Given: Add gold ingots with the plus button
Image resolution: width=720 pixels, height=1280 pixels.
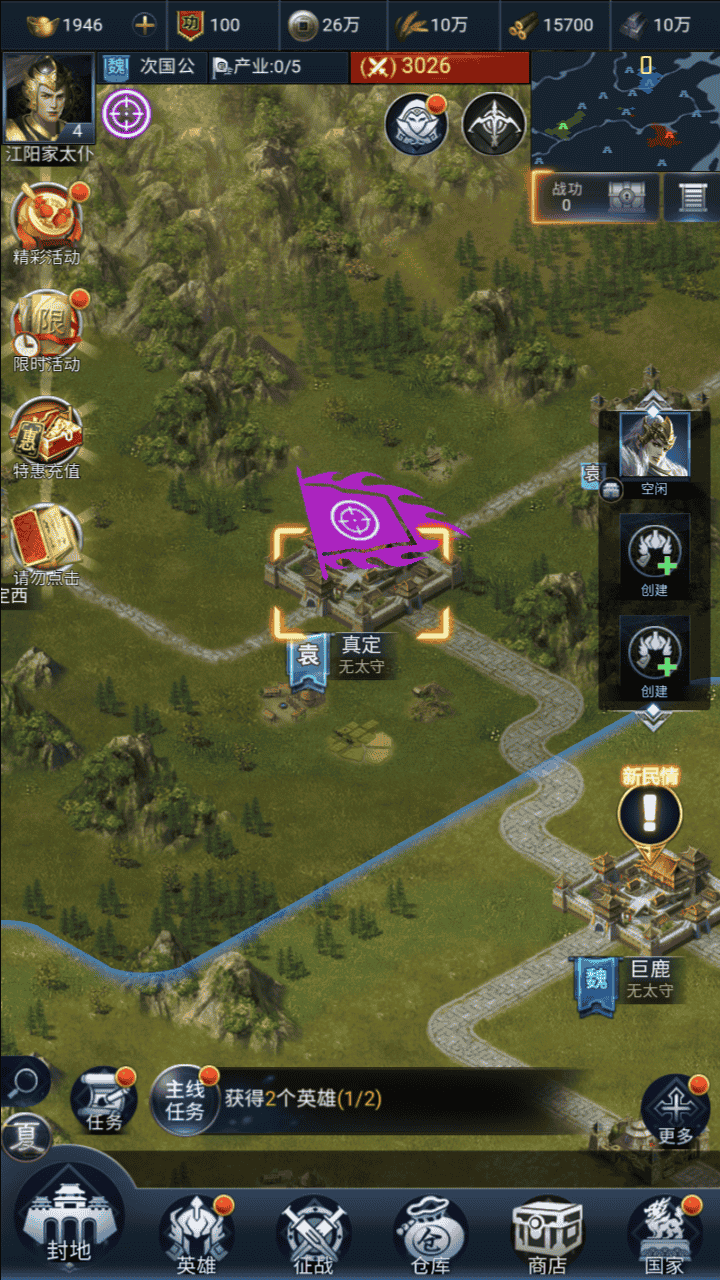Looking at the screenshot, I should click(x=146, y=25).
